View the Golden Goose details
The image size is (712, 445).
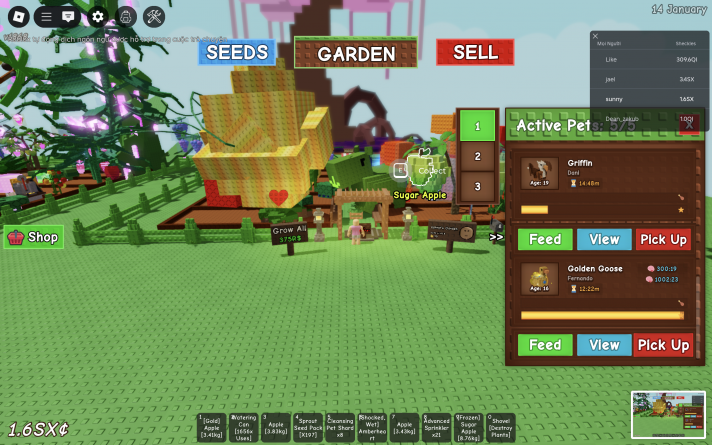[604, 345]
